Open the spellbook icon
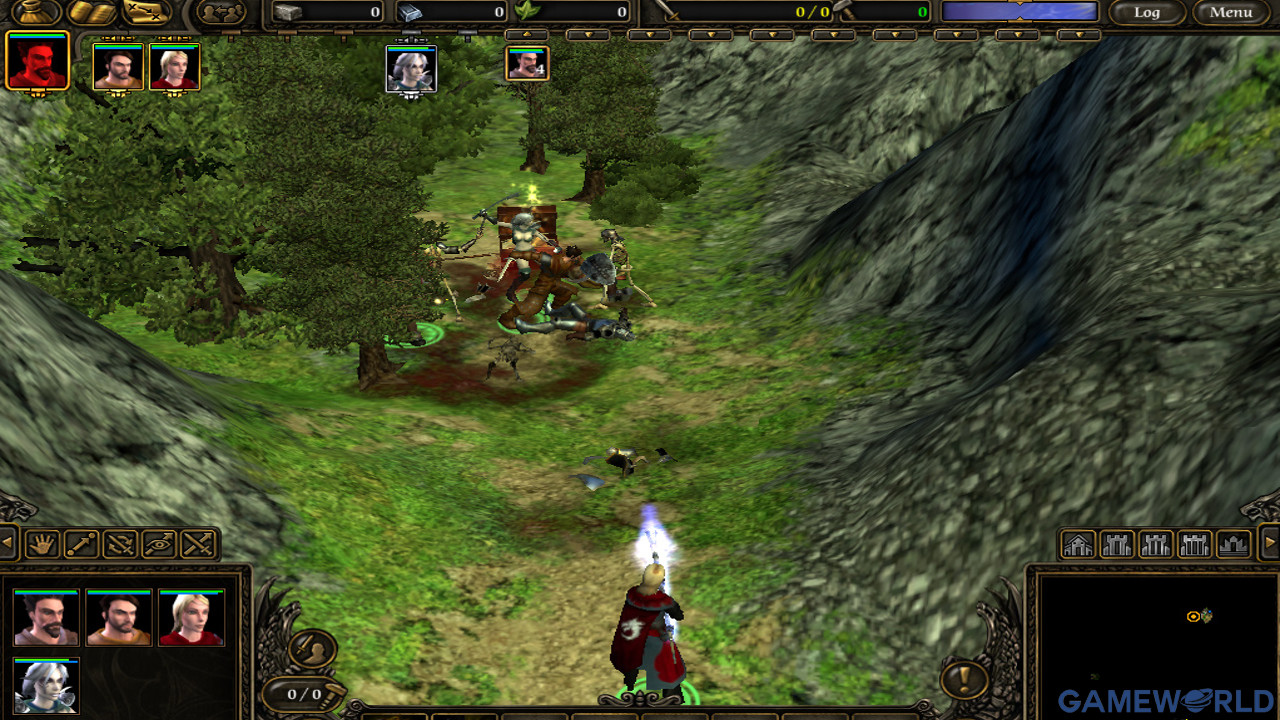Image resolution: width=1280 pixels, height=720 pixels. pyautogui.click(x=91, y=11)
